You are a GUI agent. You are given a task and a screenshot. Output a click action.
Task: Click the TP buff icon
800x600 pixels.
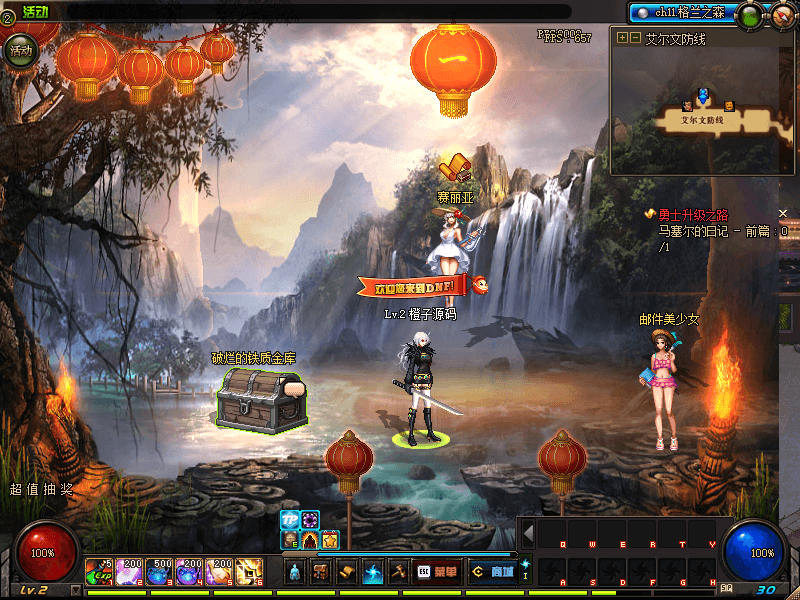click(x=289, y=520)
